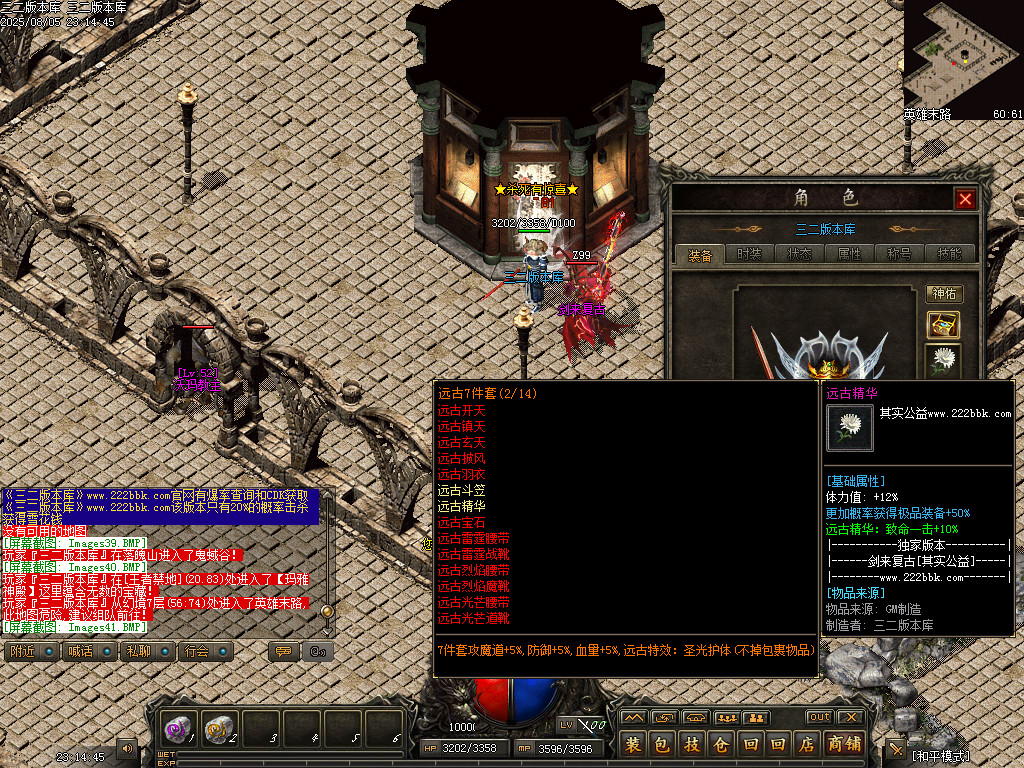Open the 商铺 shop button
The image size is (1024, 768).
pyautogui.click(x=845, y=744)
